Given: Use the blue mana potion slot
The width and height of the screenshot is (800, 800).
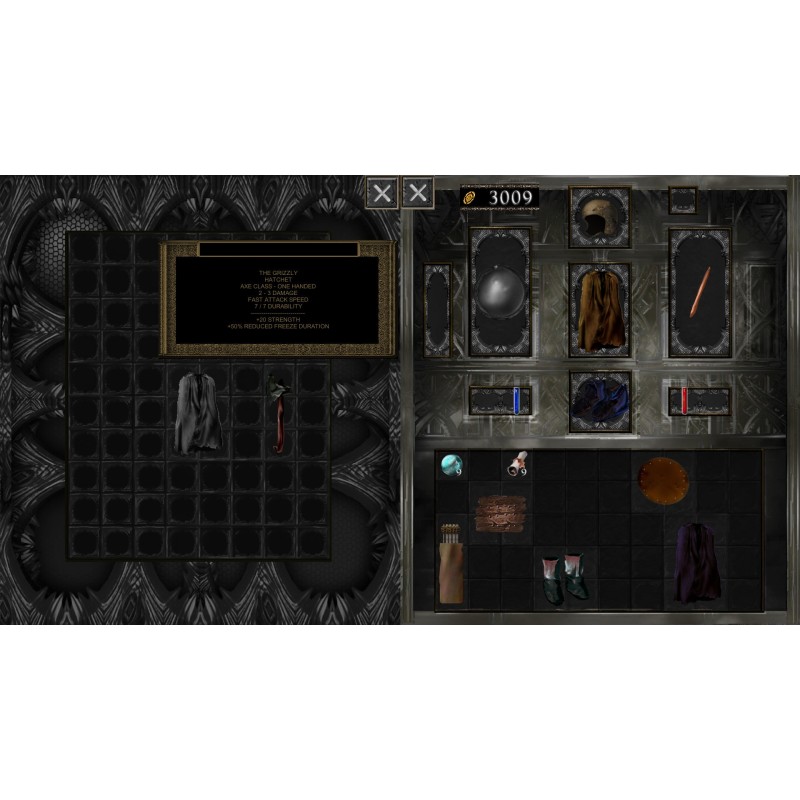Looking at the screenshot, I should coord(516,401).
